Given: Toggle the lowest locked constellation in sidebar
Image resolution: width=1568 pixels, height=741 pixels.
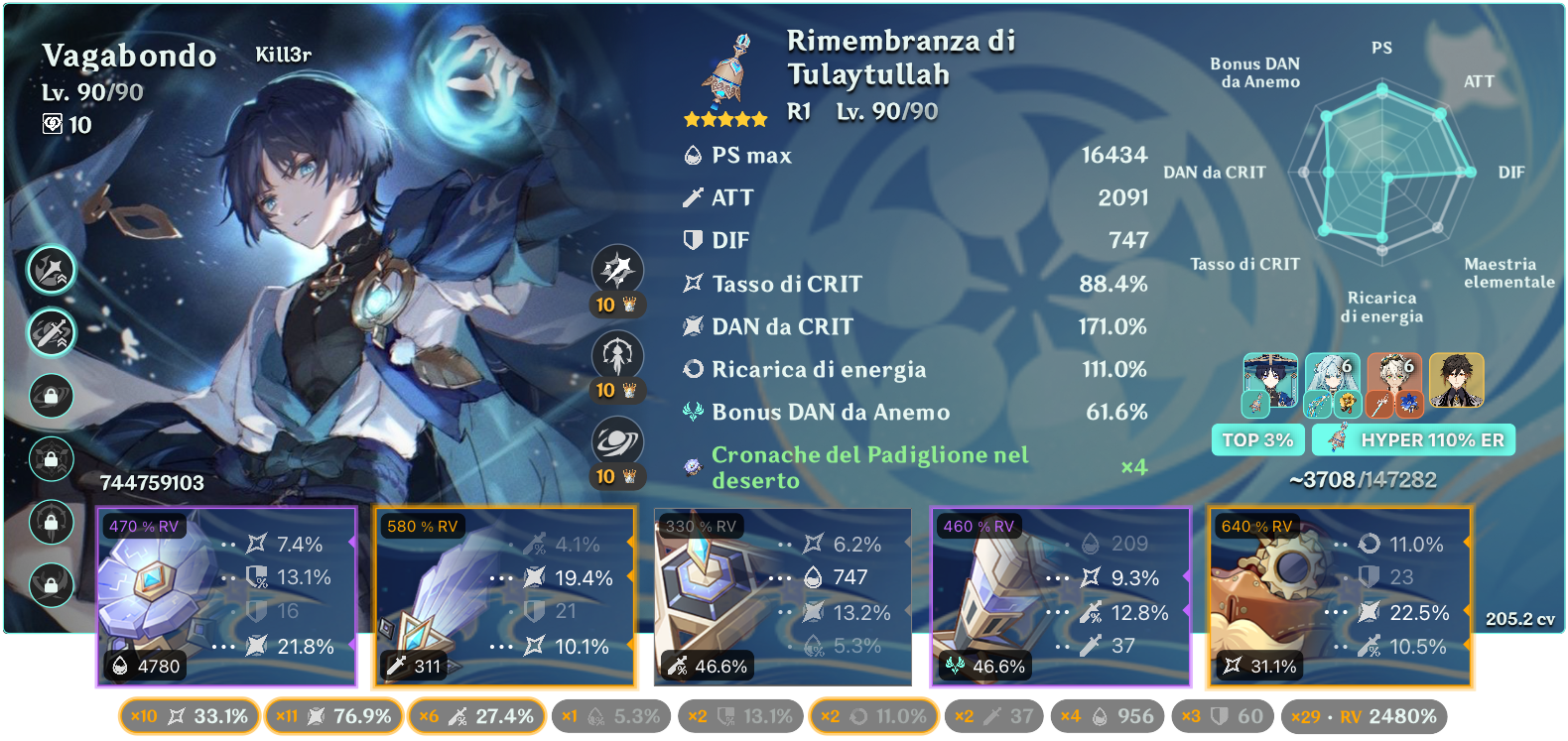Looking at the screenshot, I should [52, 585].
